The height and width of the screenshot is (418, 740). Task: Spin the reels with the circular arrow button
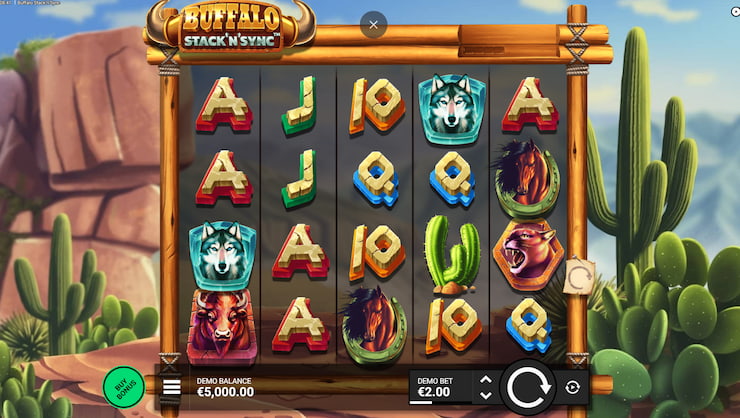coord(527,387)
